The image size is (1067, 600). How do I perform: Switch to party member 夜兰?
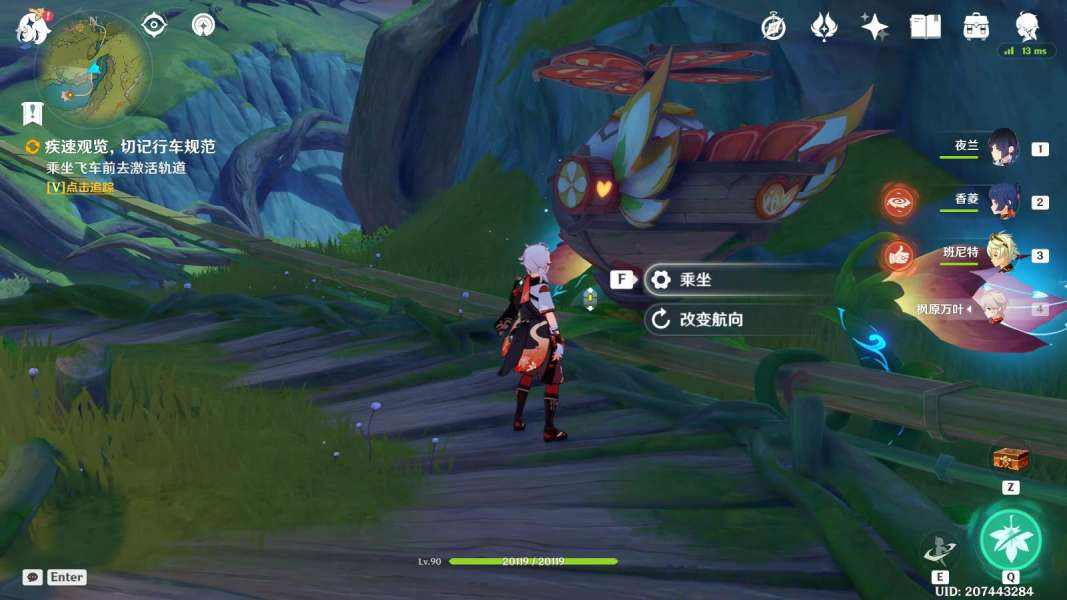(1001, 148)
